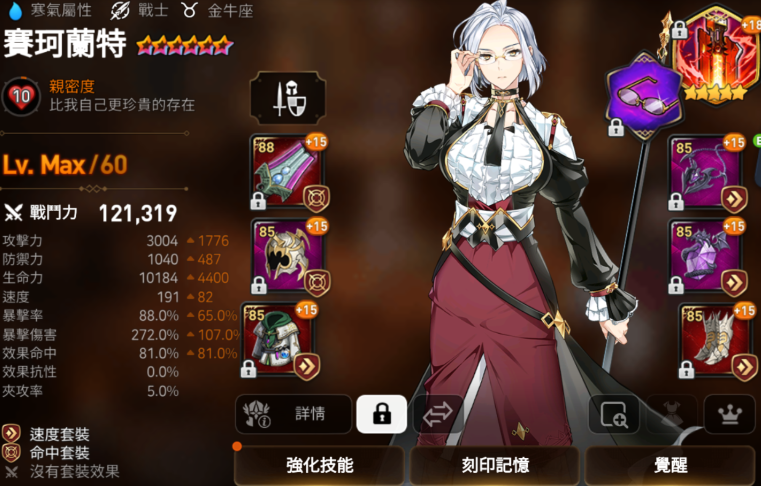The image size is (761, 486).
Task: Toggle the hero lock padlock button
Action: click(x=381, y=414)
